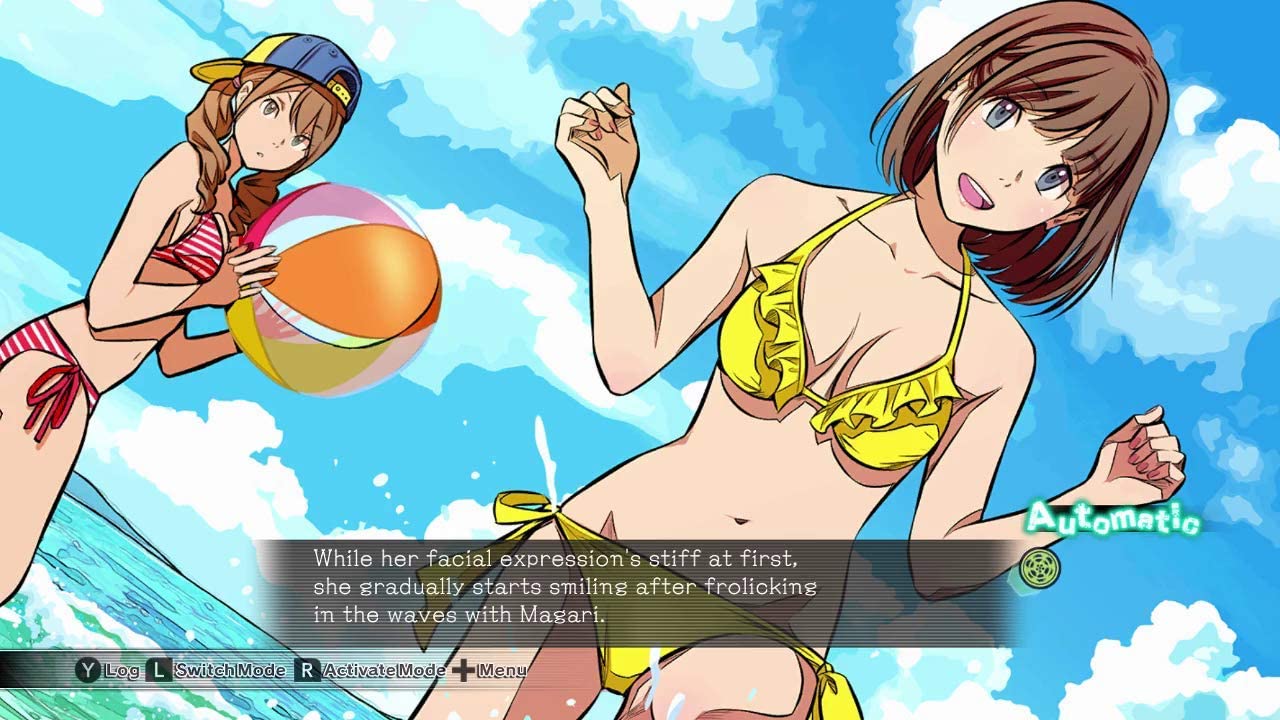
Task: Open the message Log
Action: coord(108,670)
